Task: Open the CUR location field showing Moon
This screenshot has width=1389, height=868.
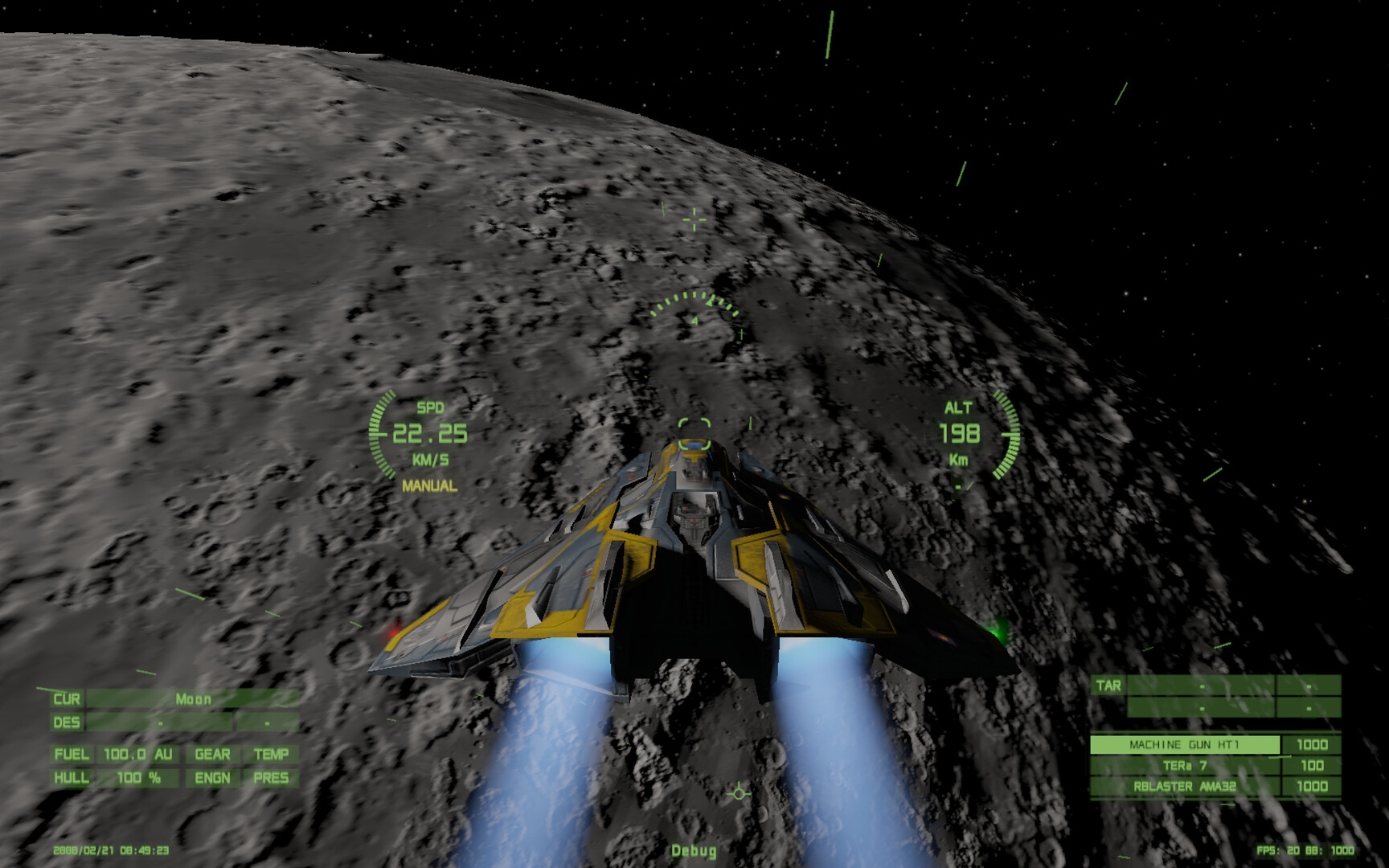Action: 68,699
